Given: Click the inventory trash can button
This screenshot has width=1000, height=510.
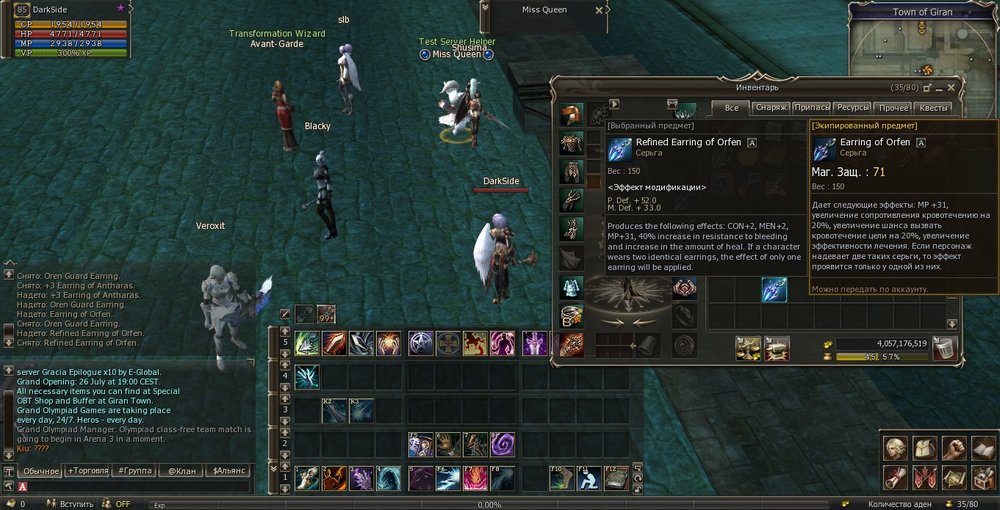Looking at the screenshot, I should (x=945, y=347).
